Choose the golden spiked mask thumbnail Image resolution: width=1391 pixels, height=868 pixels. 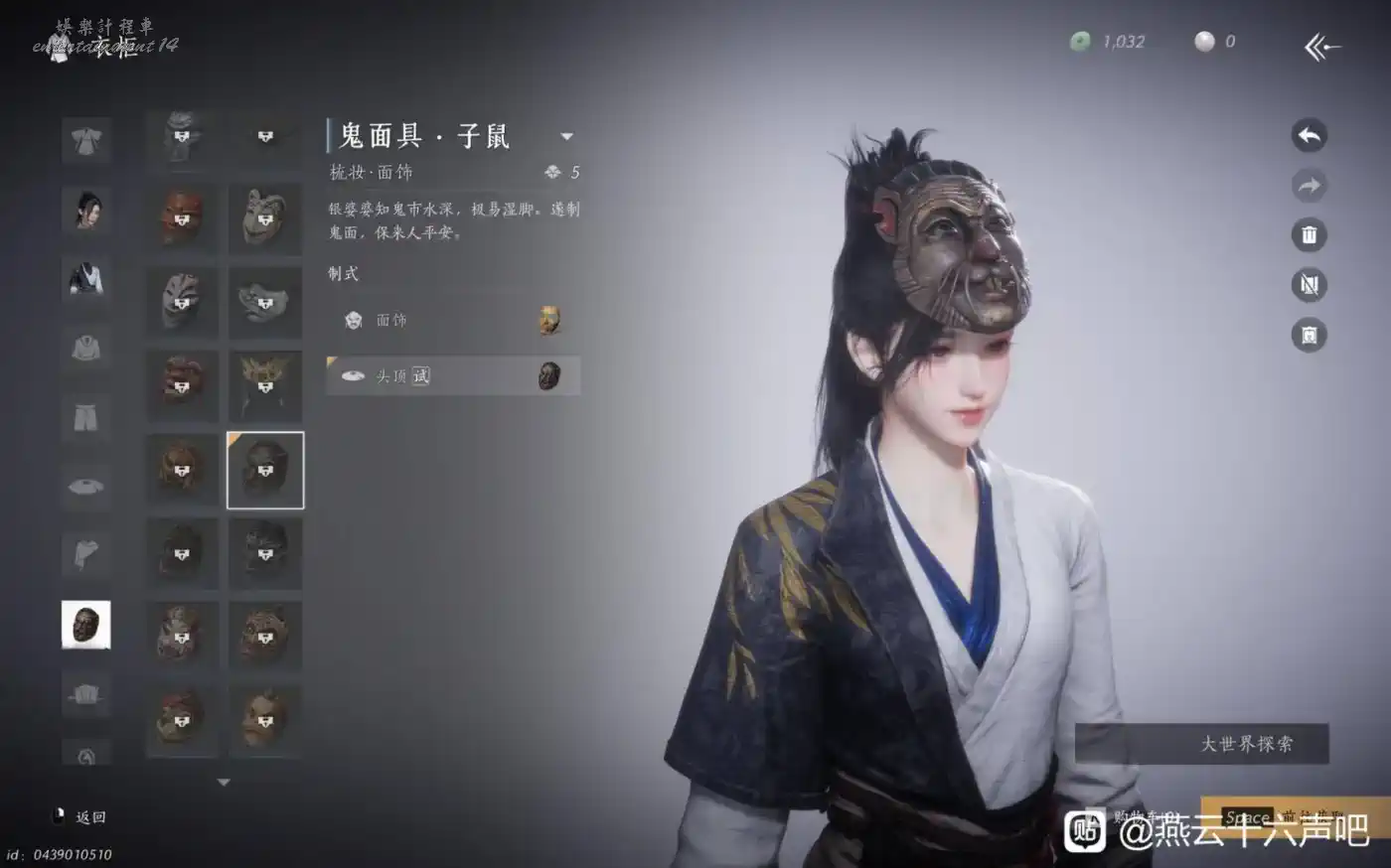coord(265,385)
